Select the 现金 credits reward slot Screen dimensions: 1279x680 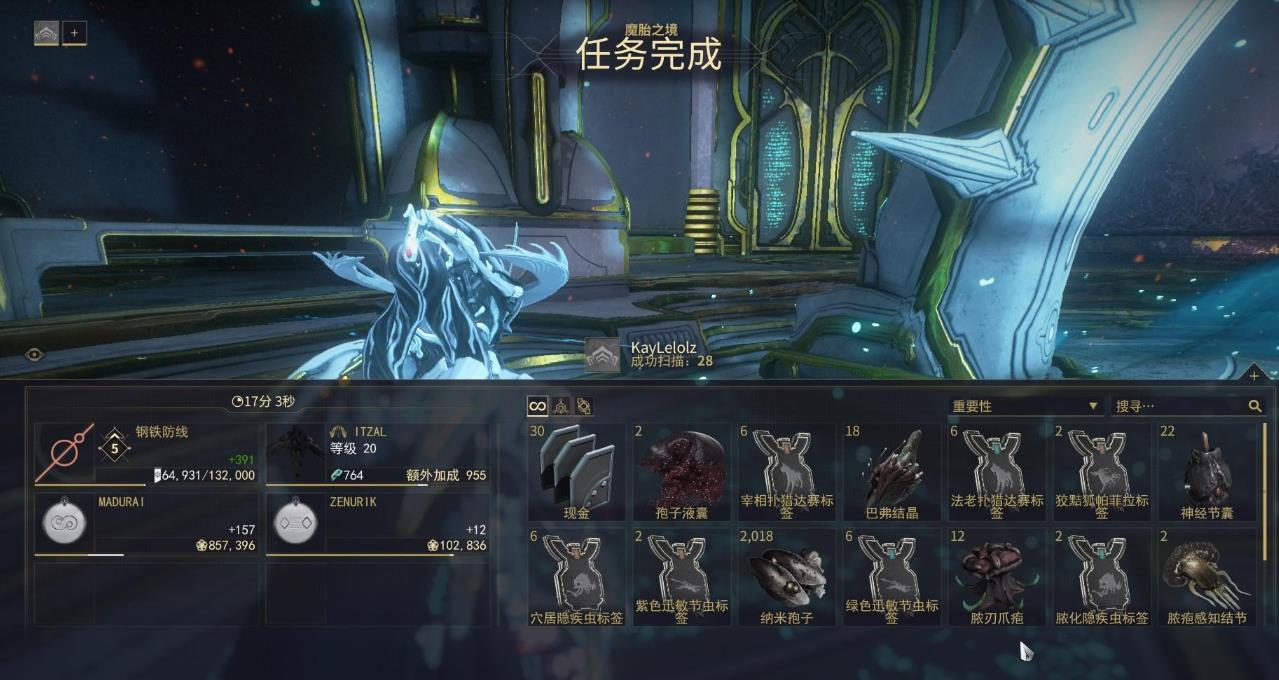(577, 471)
